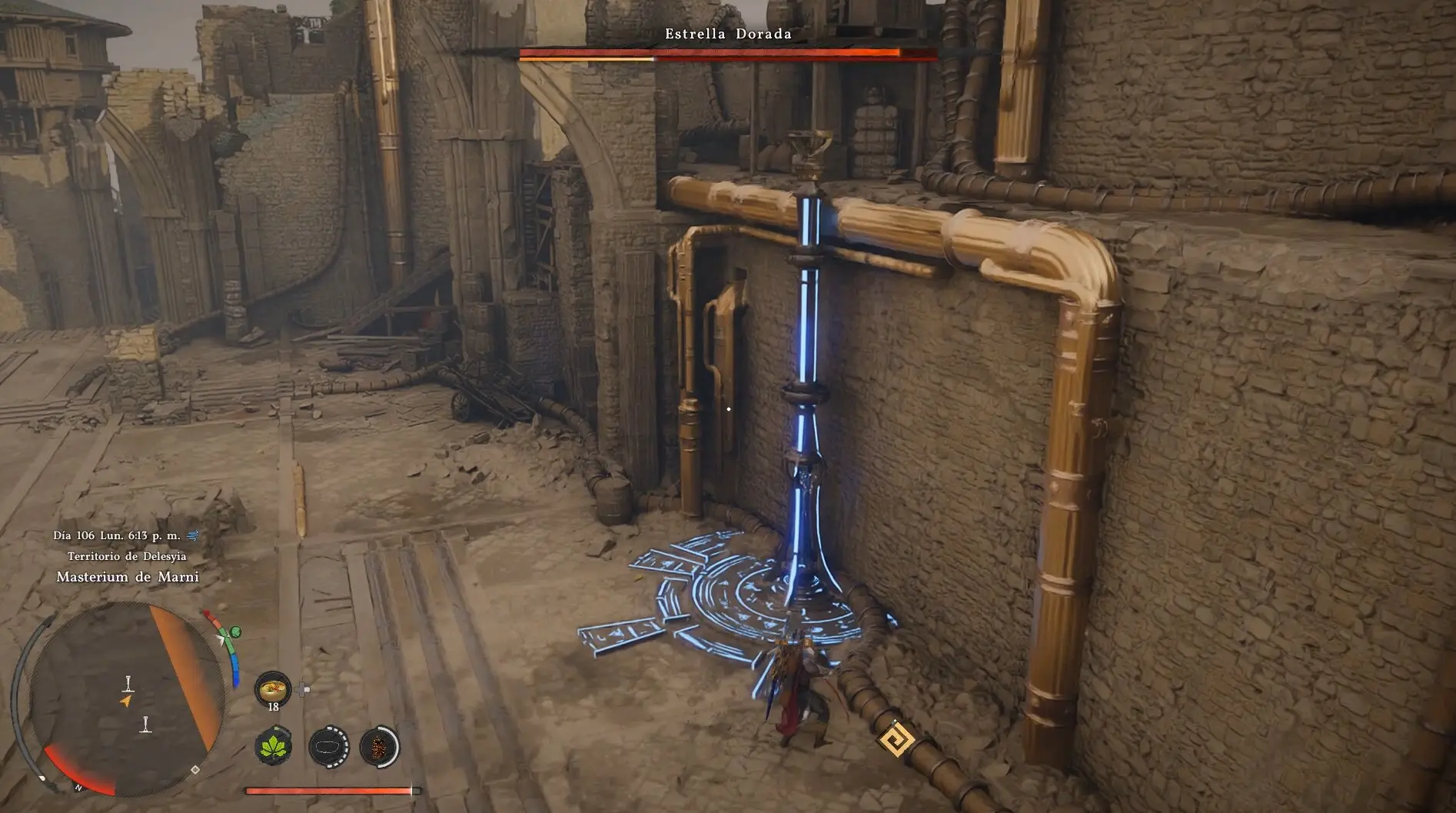Click the green leaf icon beside the minimap
Viewport: 1456px width, 813px height.
[236, 632]
